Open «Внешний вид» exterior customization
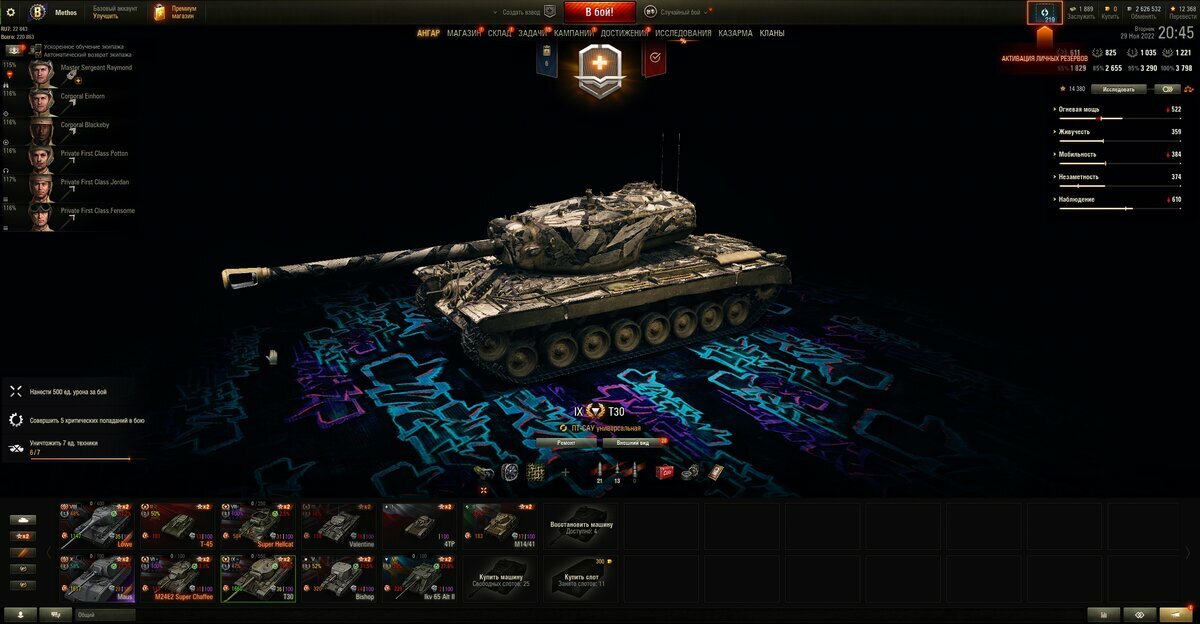The height and width of the screenshot is (624, 1200). coord(634,441)
